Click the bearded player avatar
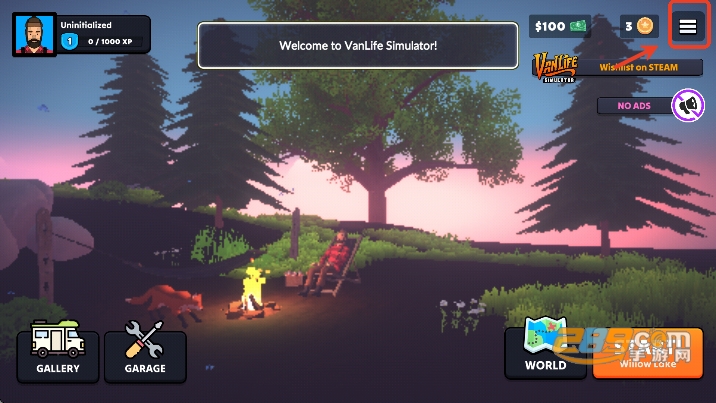The width and height of the screenshot is (716, 403). [34, 35]
